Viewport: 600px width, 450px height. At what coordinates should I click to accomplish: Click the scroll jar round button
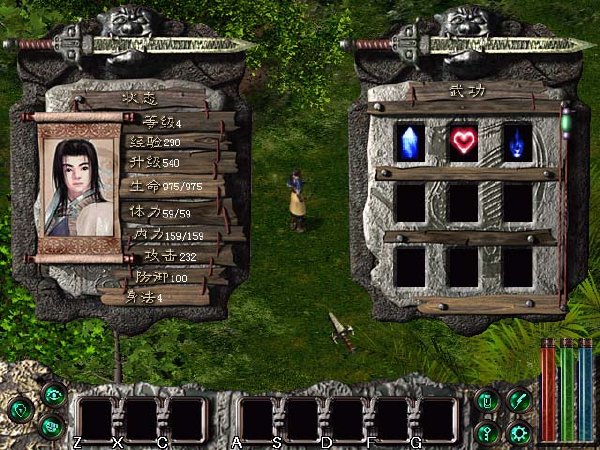(x=486, y=400)
